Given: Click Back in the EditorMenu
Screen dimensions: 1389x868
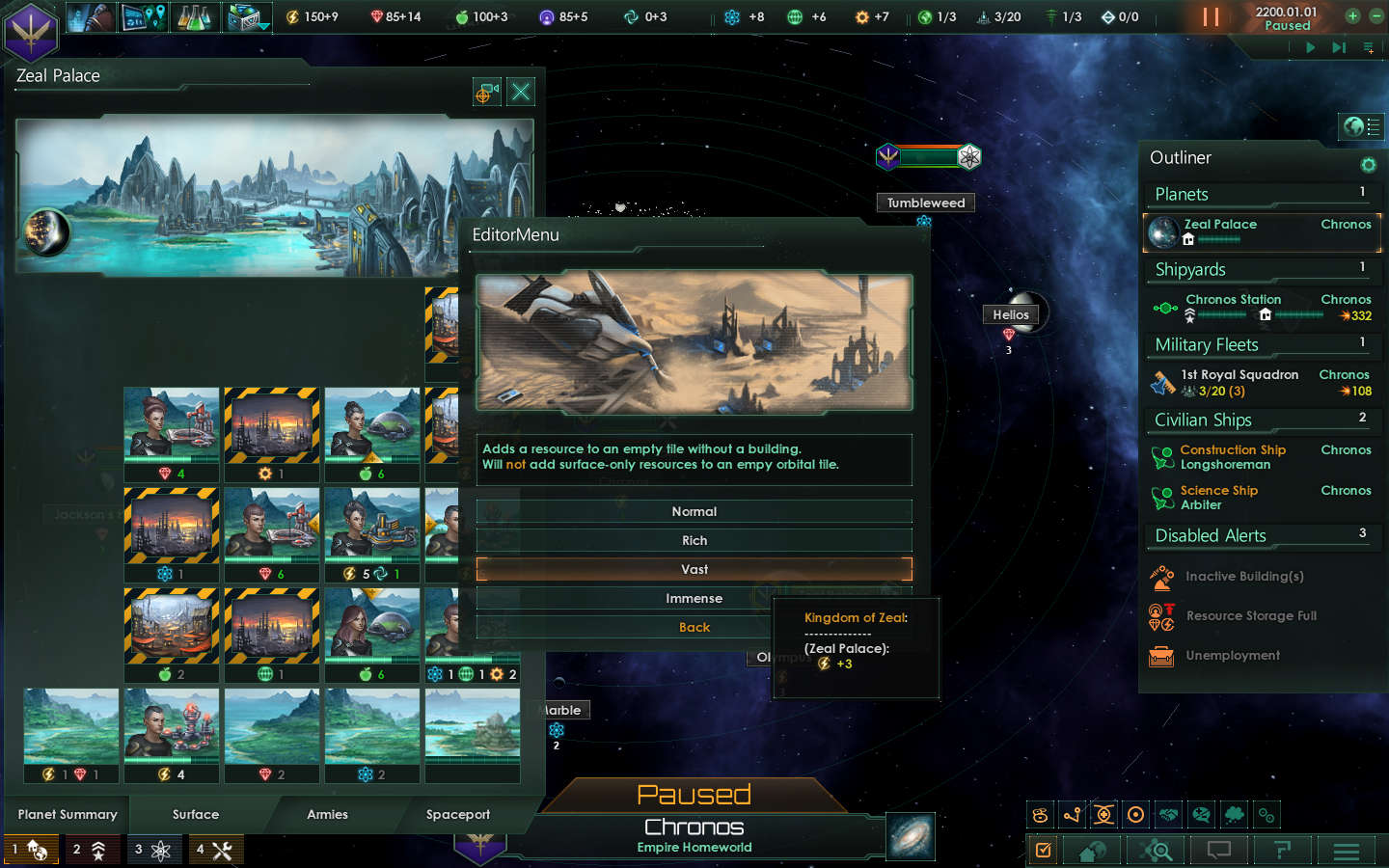Looking at the screenshot, I should [x=694, y=627].
